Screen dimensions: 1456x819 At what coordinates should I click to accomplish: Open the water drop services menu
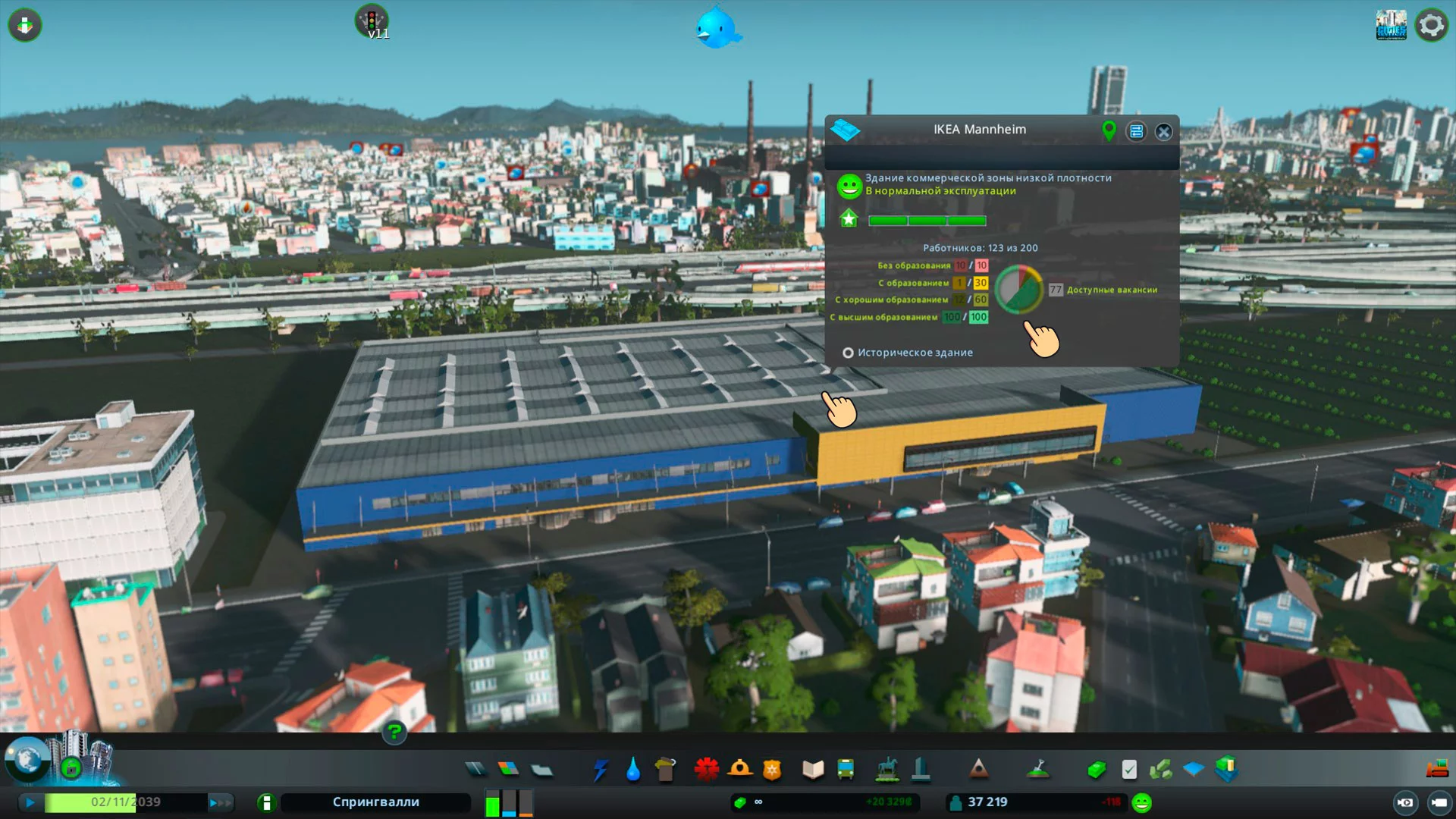[633, 770]
